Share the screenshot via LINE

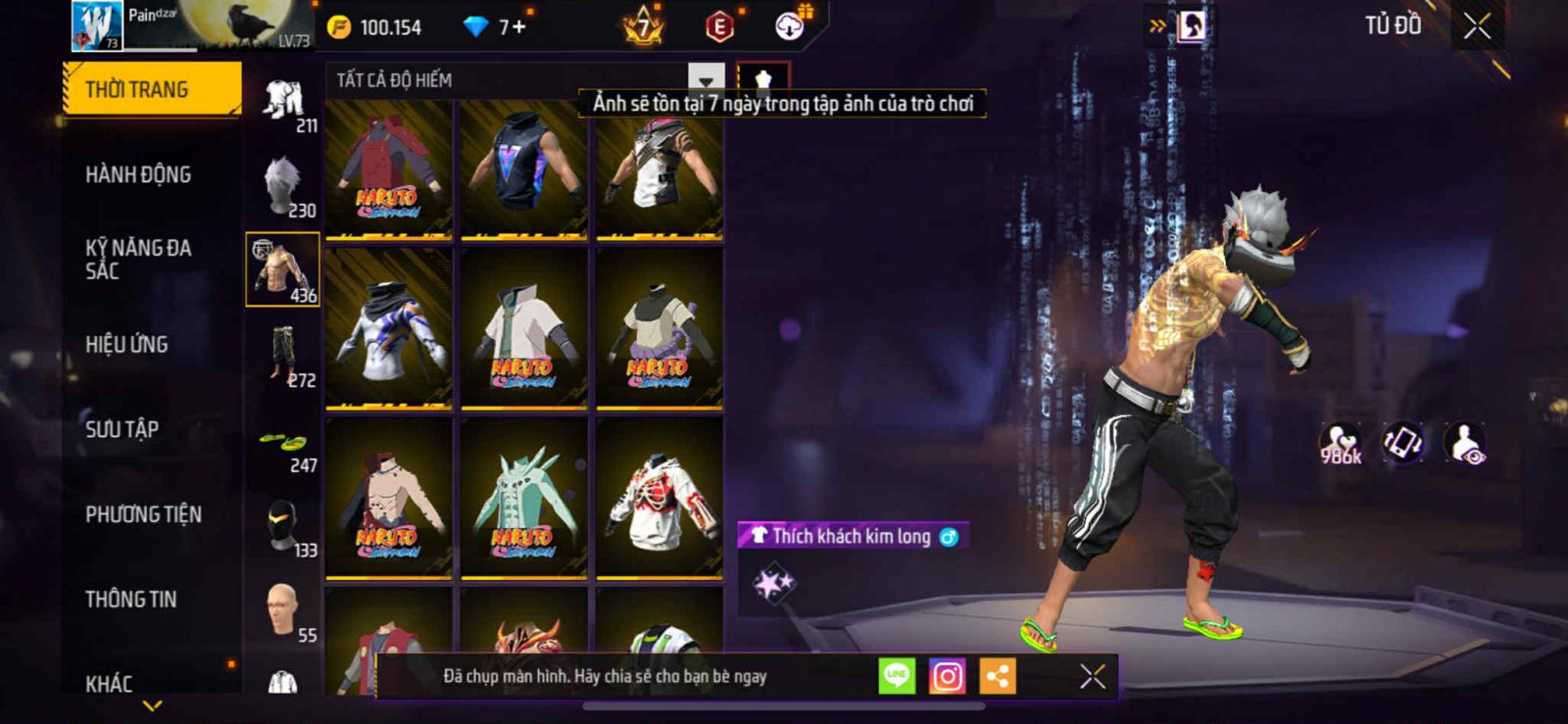click(897, 676)
